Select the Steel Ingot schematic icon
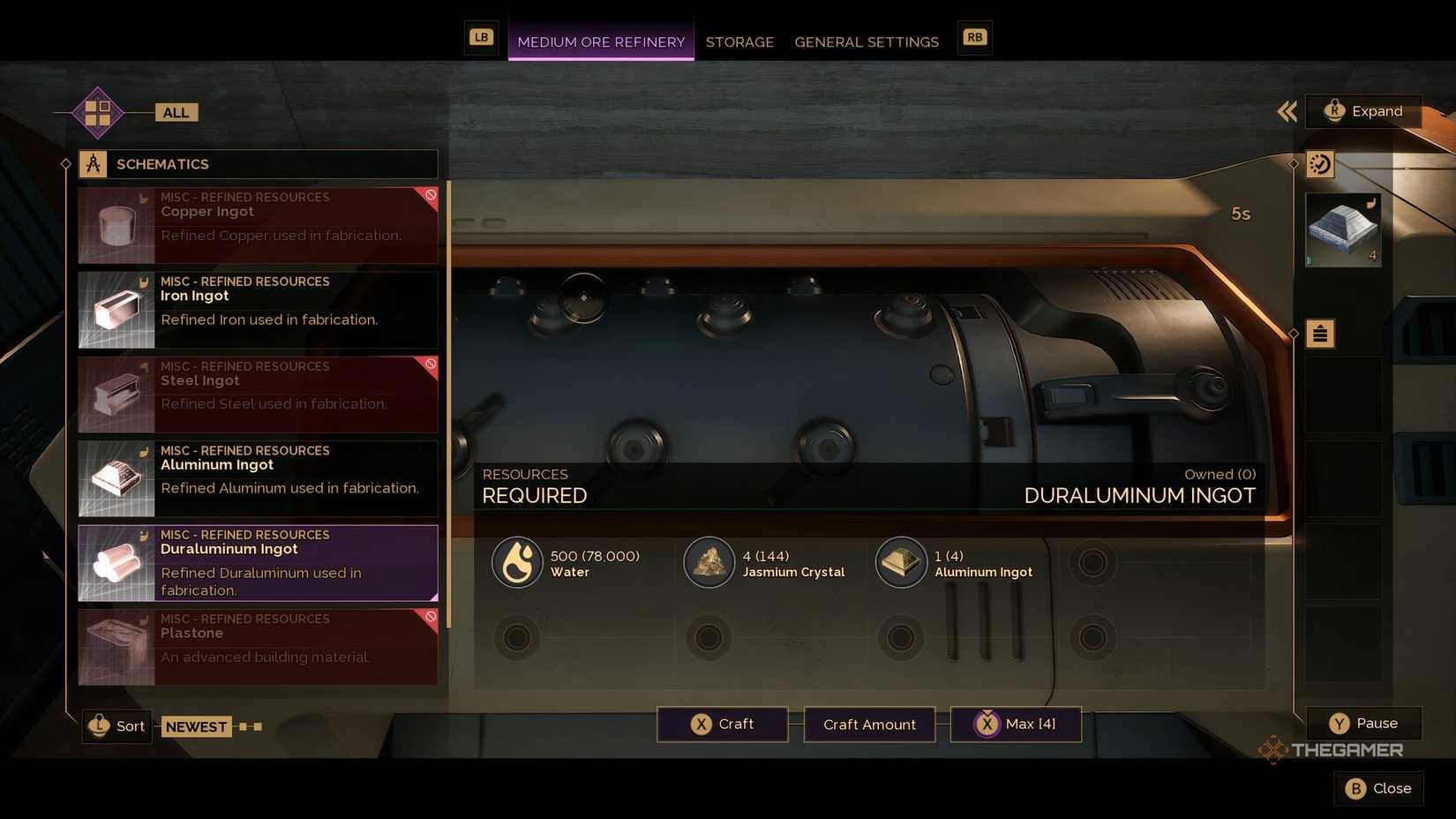 coord(116,394)
